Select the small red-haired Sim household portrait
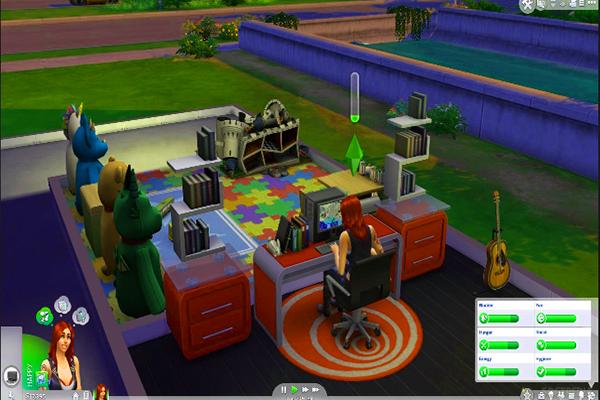The image size is (600, 400). coord(101,391)
